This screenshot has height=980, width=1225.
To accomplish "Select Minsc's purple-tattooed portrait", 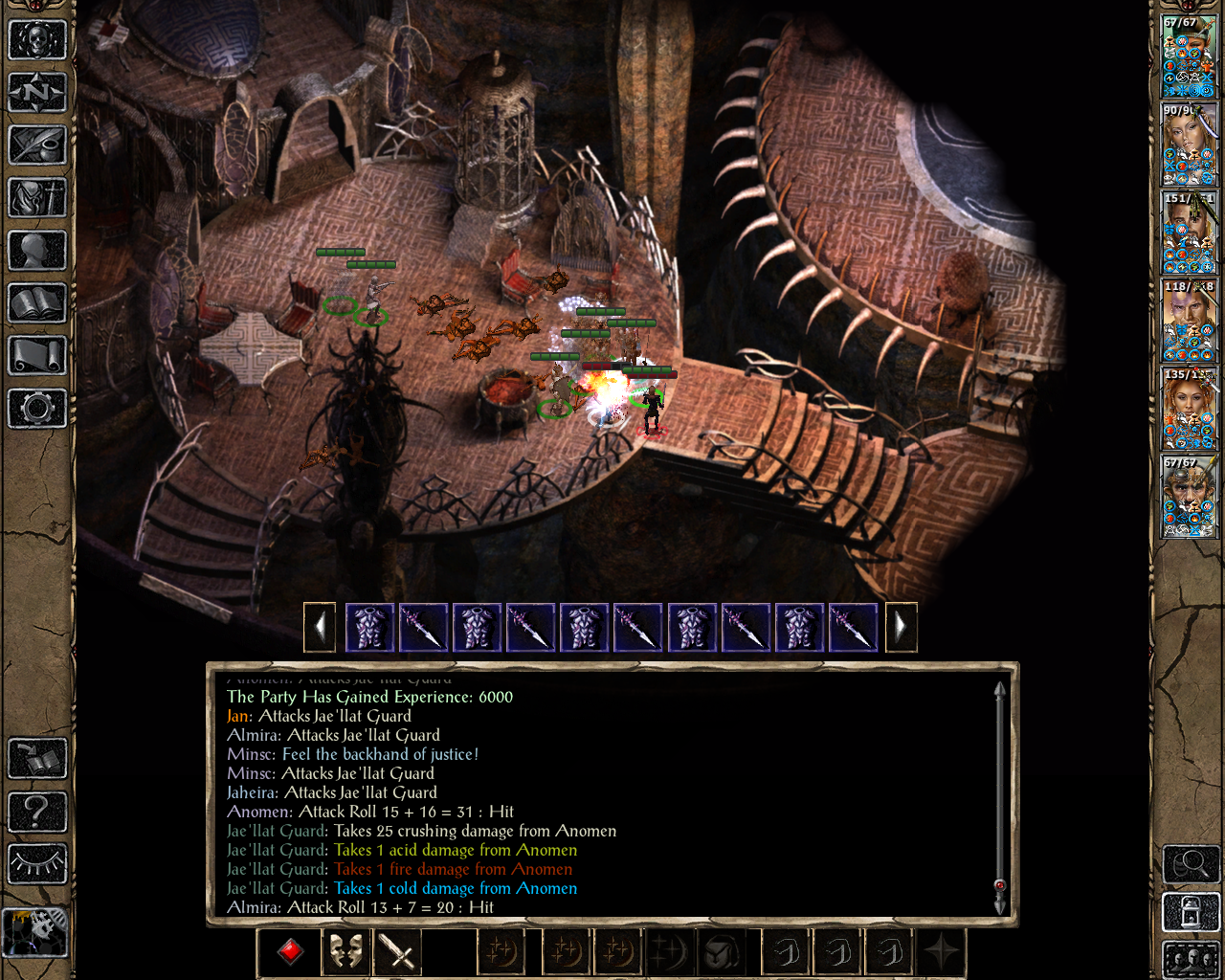I will click(1188, 321).
